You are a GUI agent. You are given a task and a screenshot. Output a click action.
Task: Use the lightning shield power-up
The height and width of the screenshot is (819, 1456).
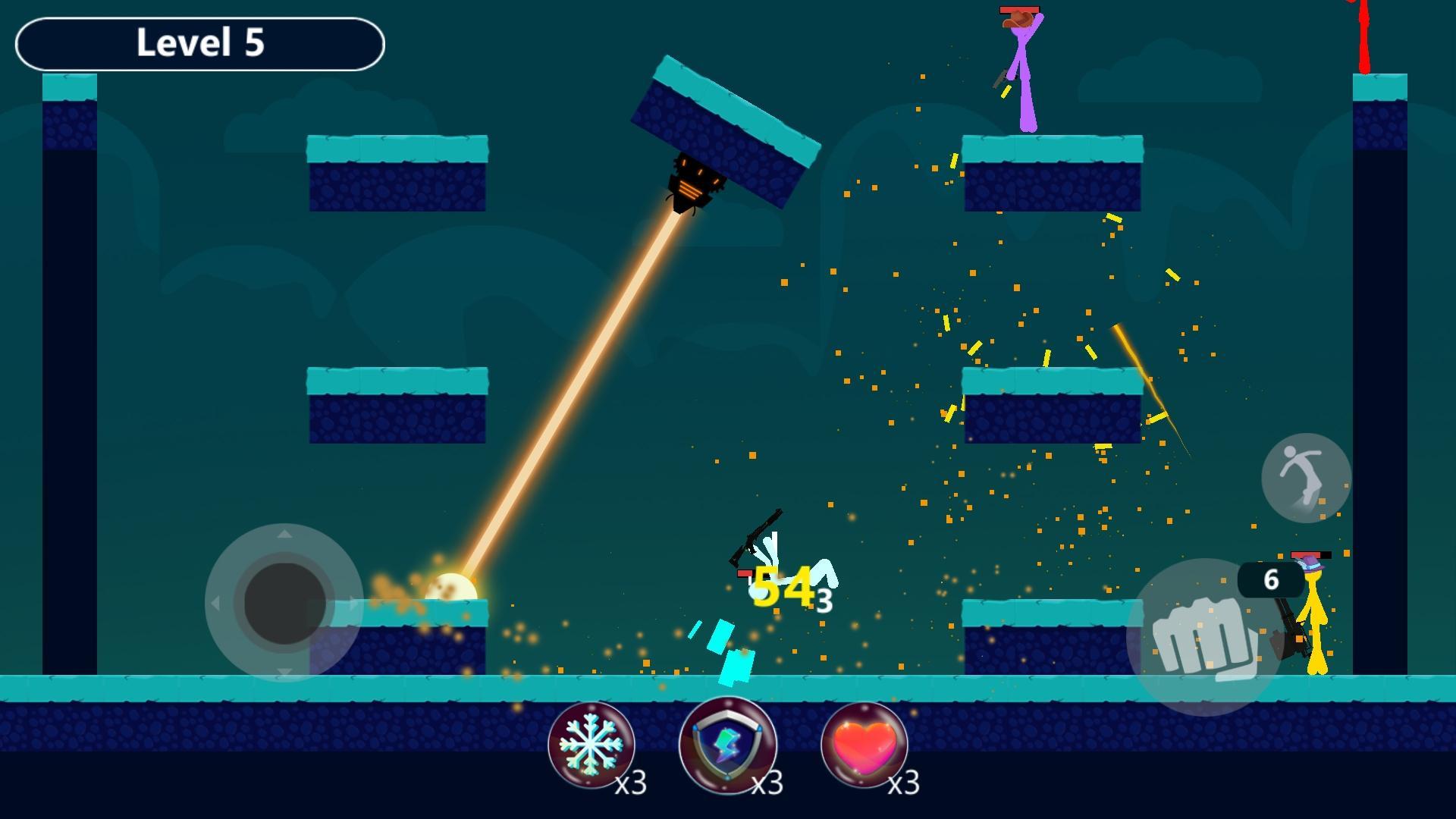[728, 745]
